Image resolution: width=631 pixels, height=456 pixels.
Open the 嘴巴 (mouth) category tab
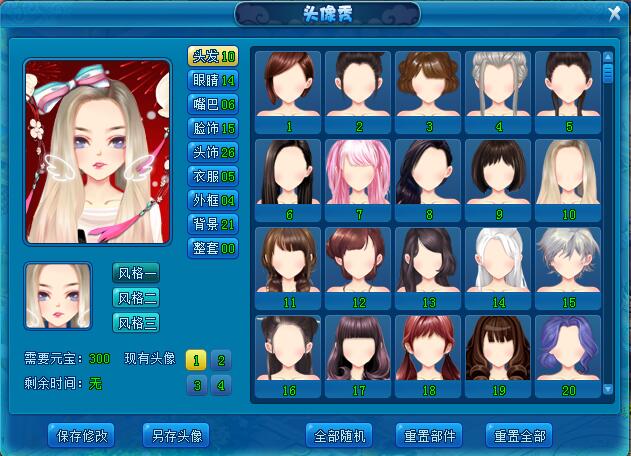(x=213, y=104)
